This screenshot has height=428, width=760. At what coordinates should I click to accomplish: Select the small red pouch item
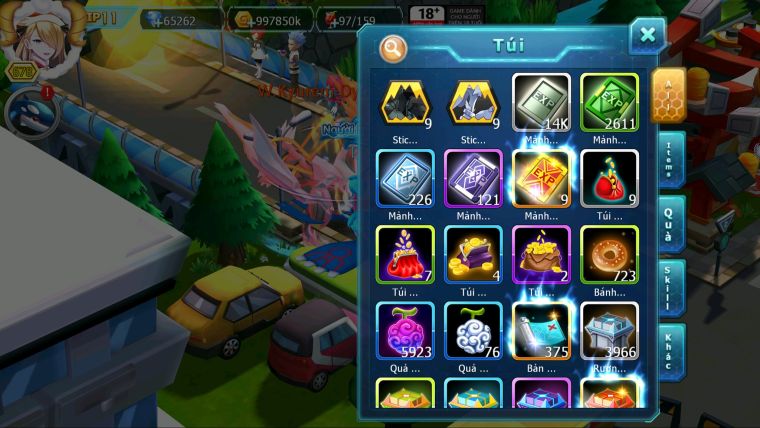pos(609,179)
